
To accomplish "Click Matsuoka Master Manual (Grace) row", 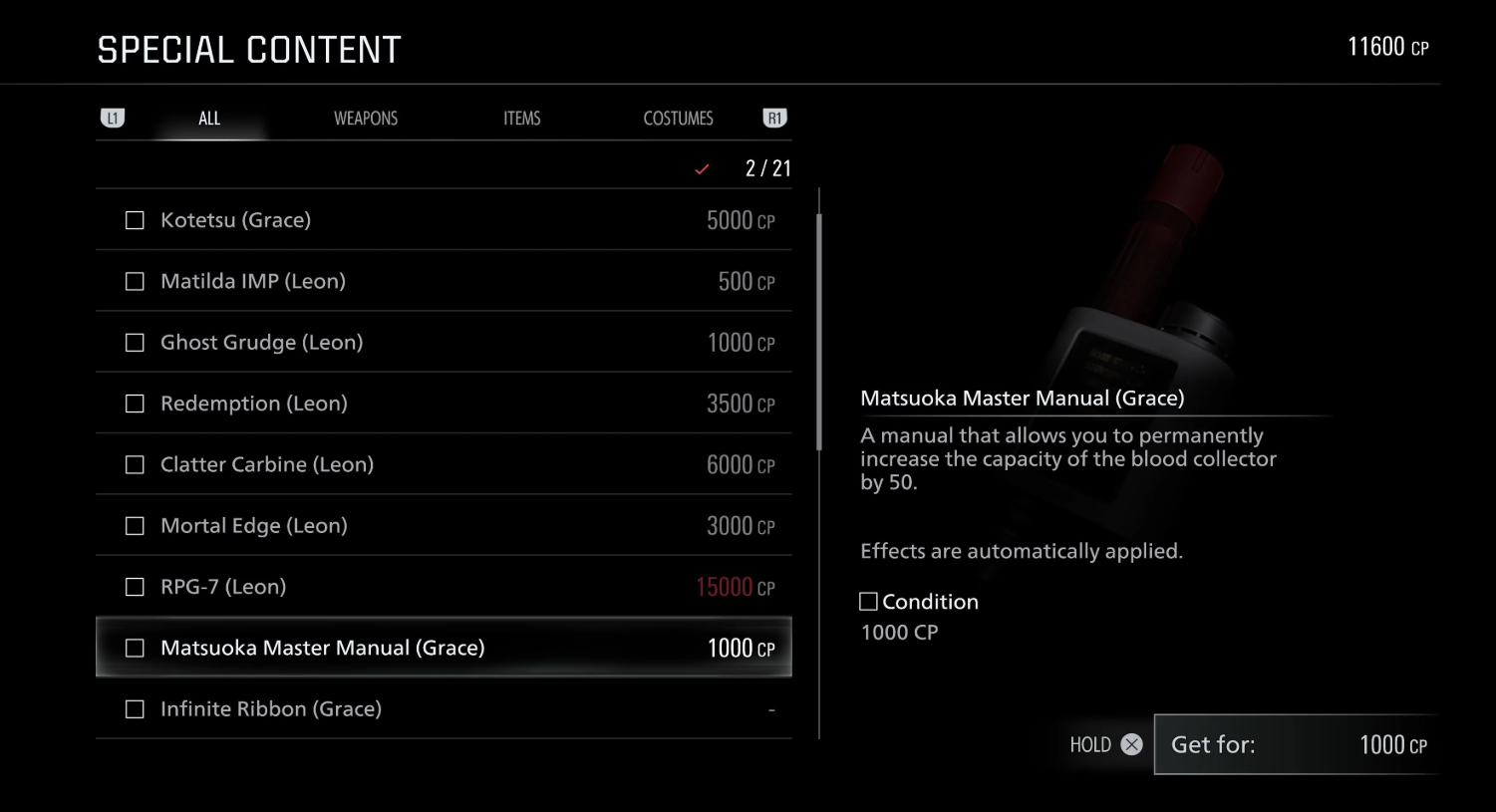I will click(x=444, y=648).
